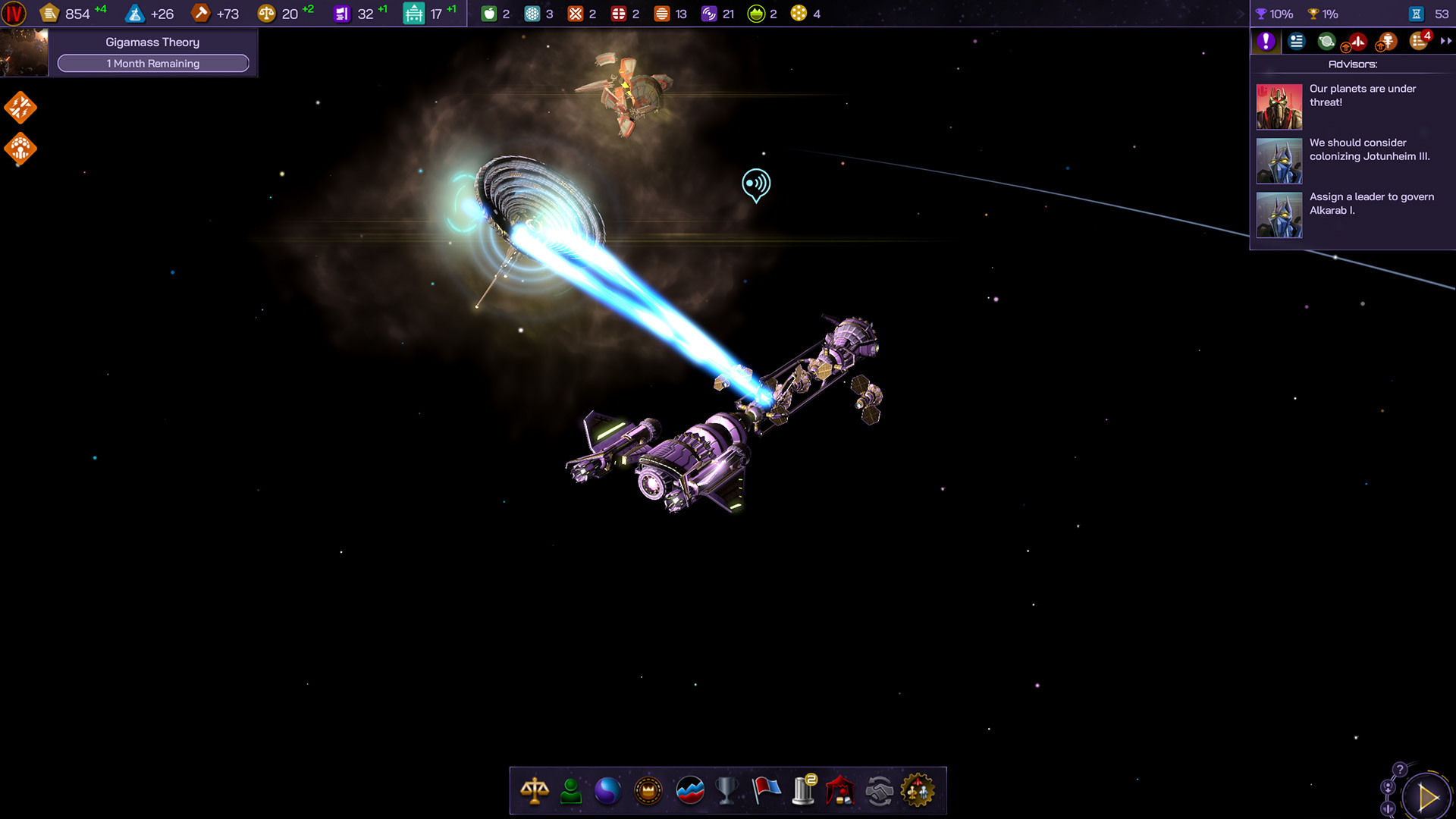Screen dimensions: 1456x819
Task: Switch to the exclamation mark advisors tab
Action: pos(1266,42)
